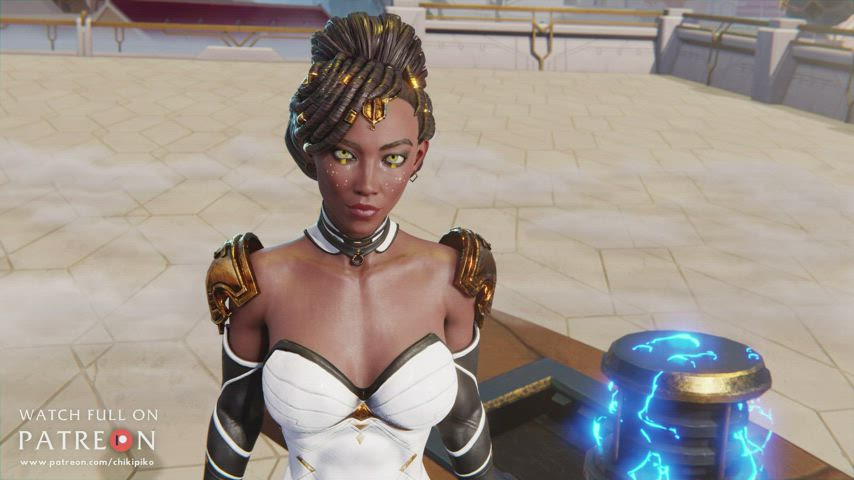This screenshot has width=854, height=480.
Task: Click the Patreon logo watermark
Action: coord(87,440)
